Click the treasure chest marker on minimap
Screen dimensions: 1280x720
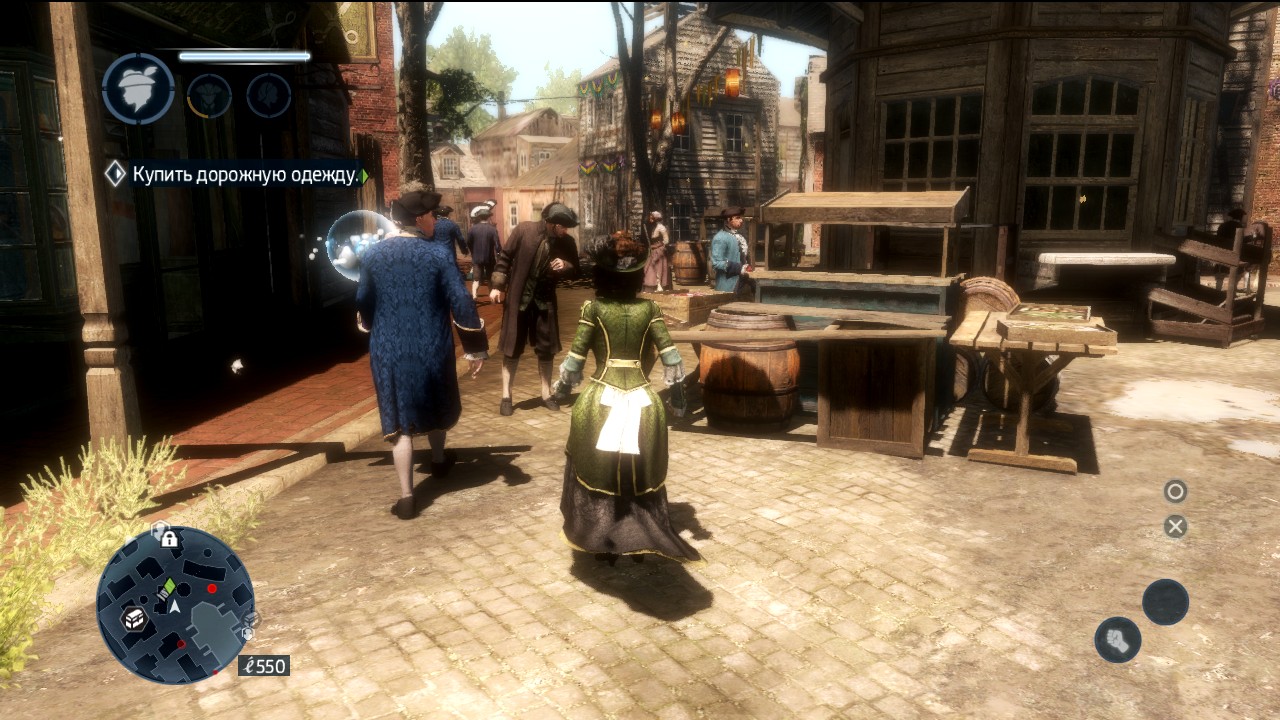point(134,618)
